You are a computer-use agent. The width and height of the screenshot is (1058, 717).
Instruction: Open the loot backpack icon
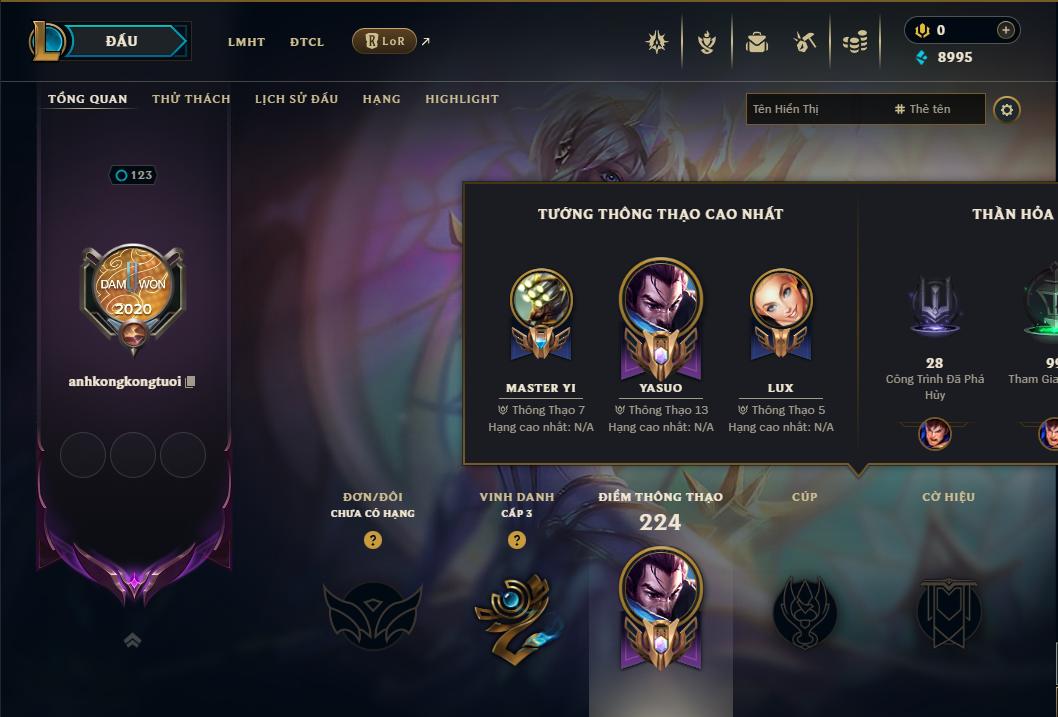[x=757, y=42]
